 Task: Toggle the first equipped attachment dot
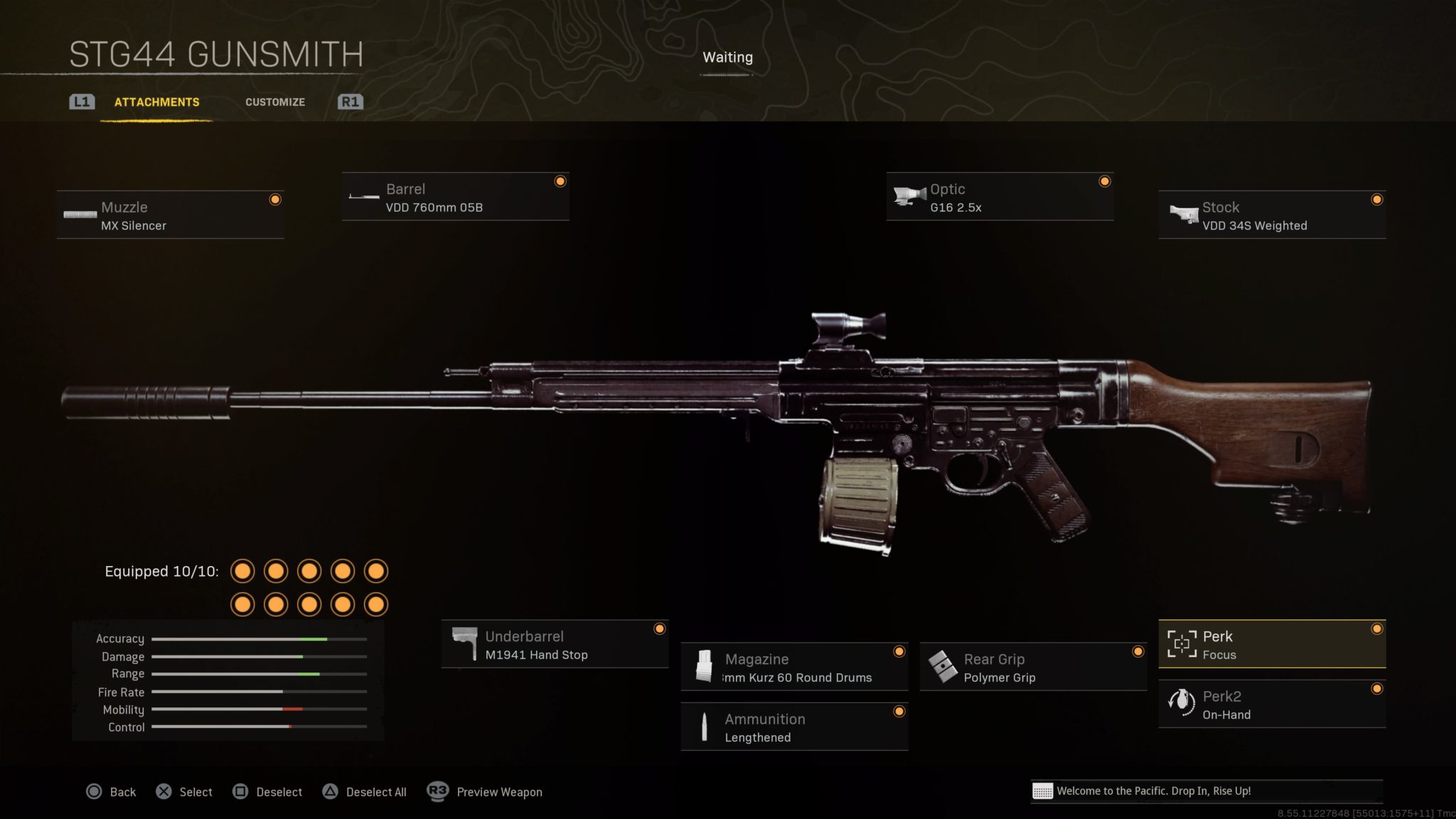[243, 571]
